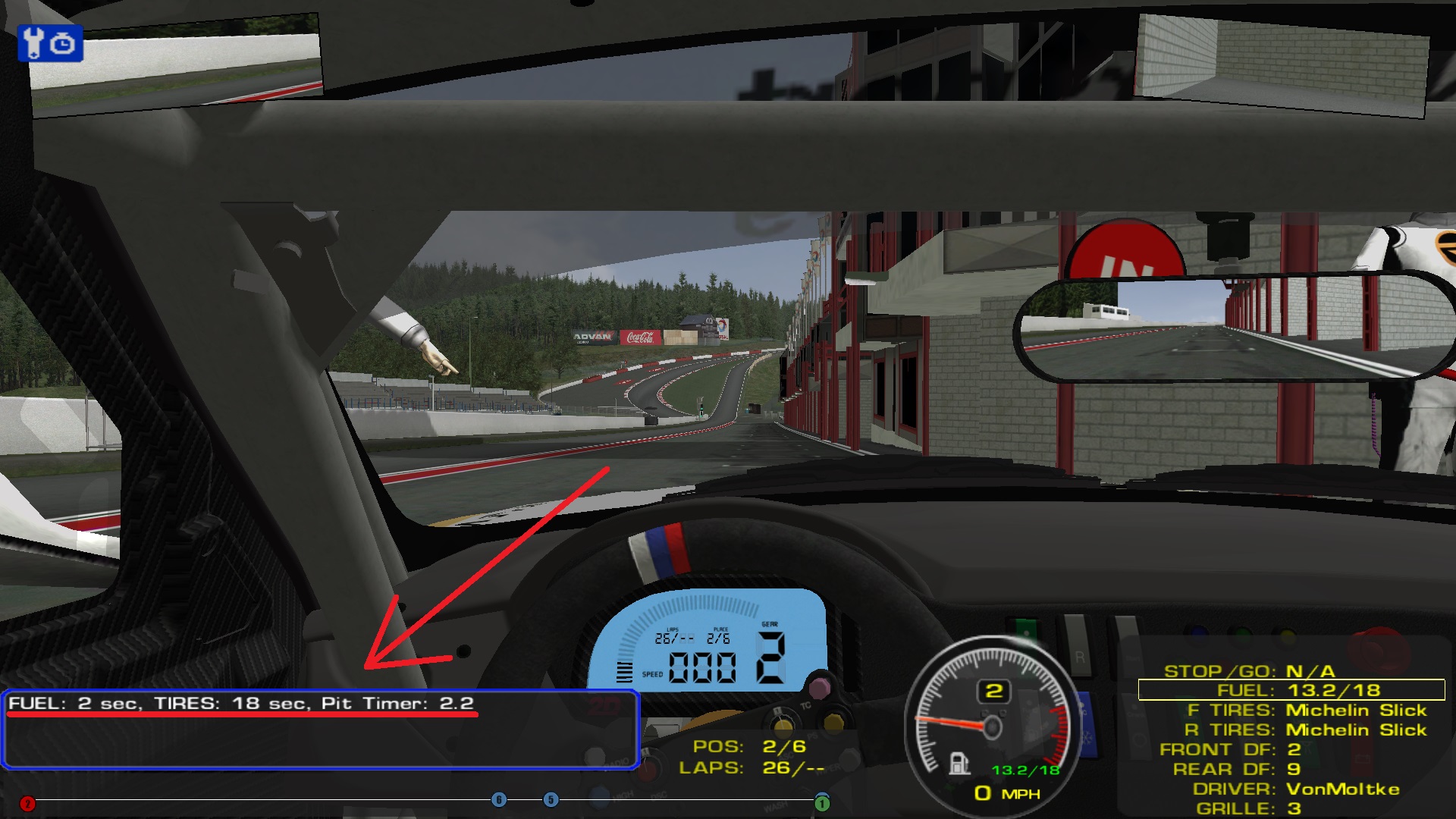Click the blue car 6 track marker
This screenshot has width=1456, height=819.
pos(499,800)
